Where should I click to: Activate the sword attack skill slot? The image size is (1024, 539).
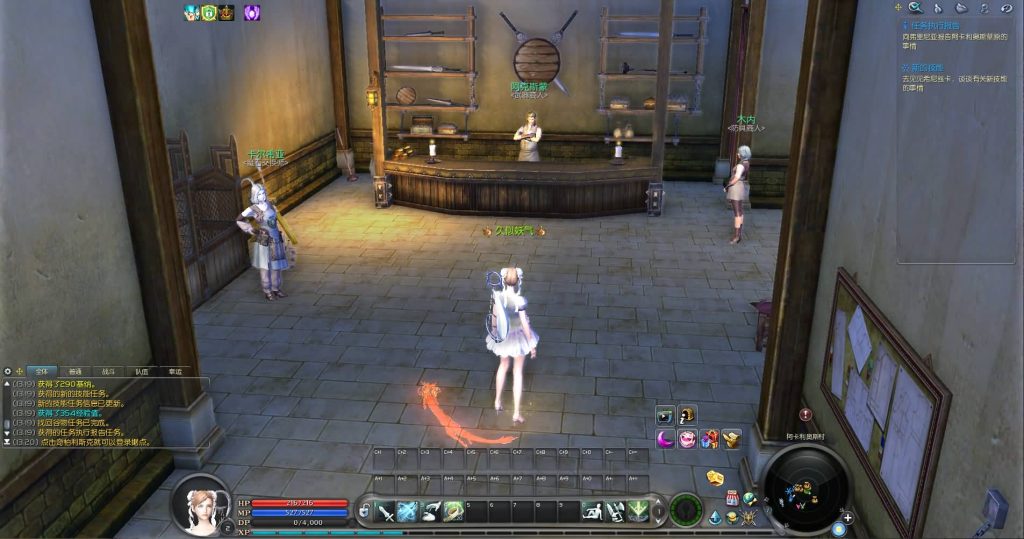[x=386, y=512]
